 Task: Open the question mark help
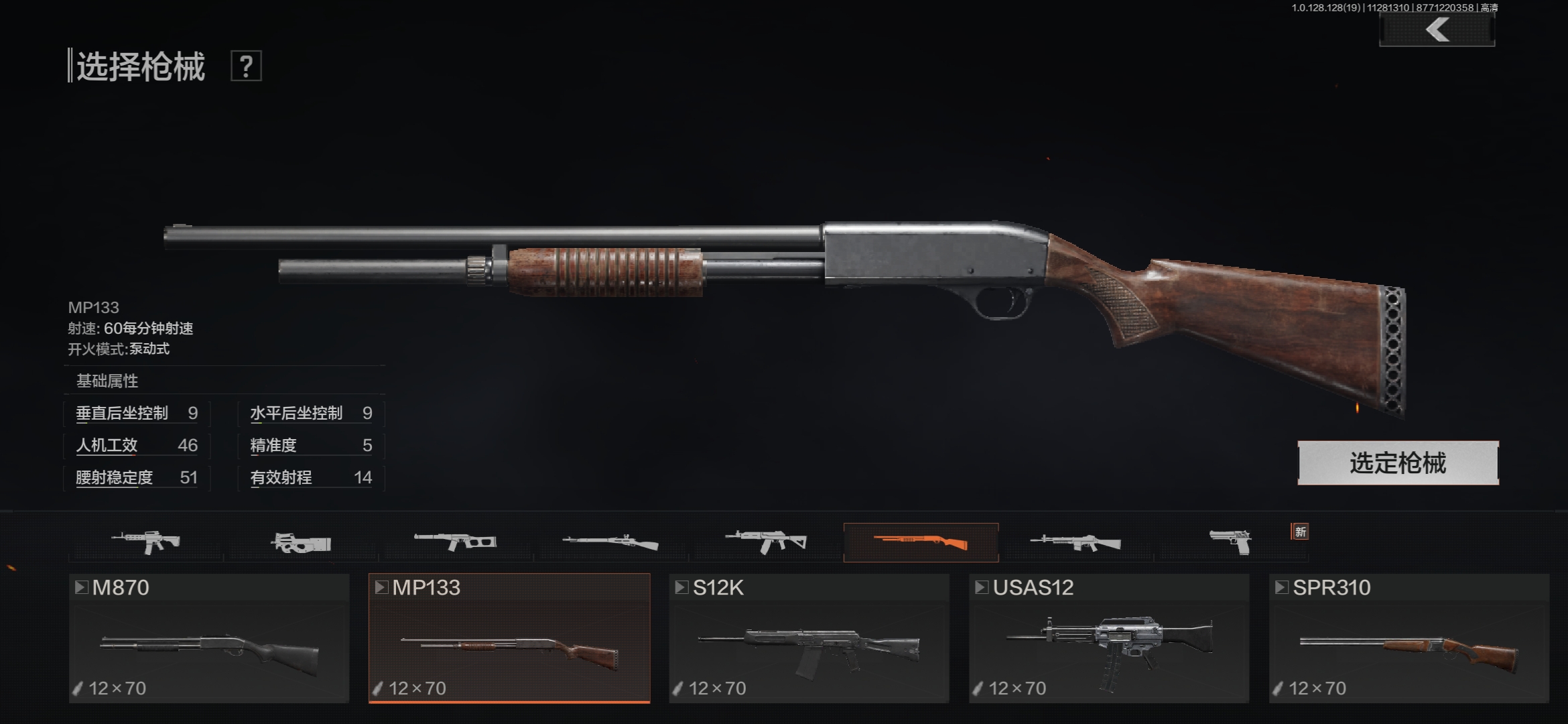[246, 66]
